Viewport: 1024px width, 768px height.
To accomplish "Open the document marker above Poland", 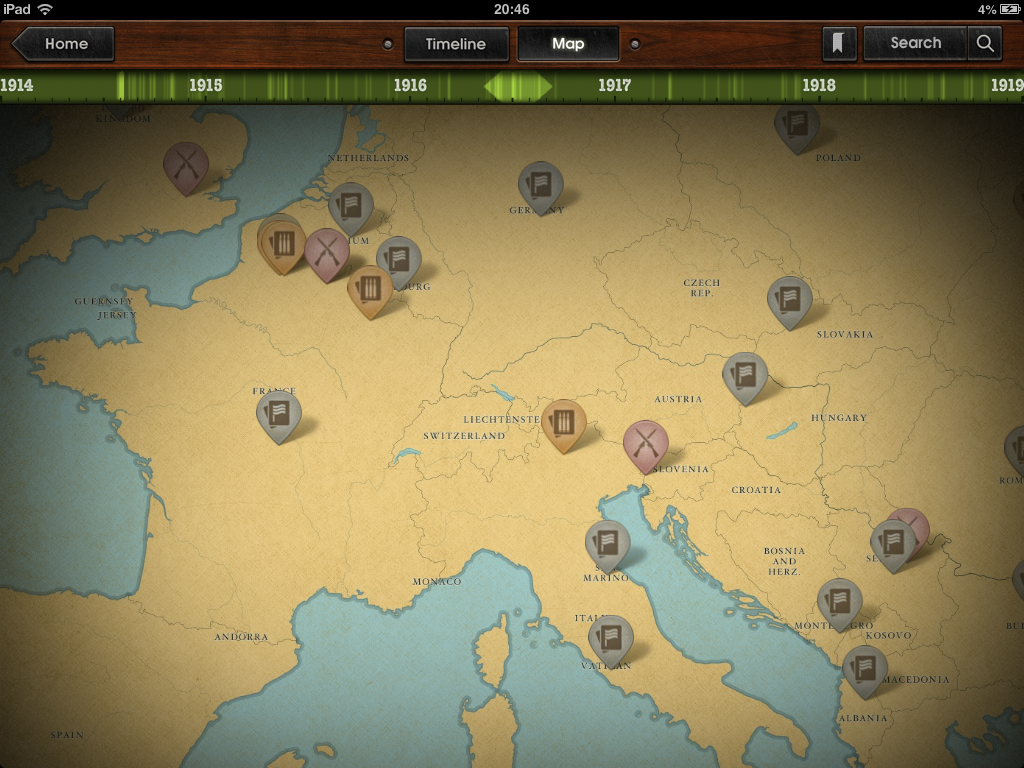I will pyautogui.click(x=797, y=124).
